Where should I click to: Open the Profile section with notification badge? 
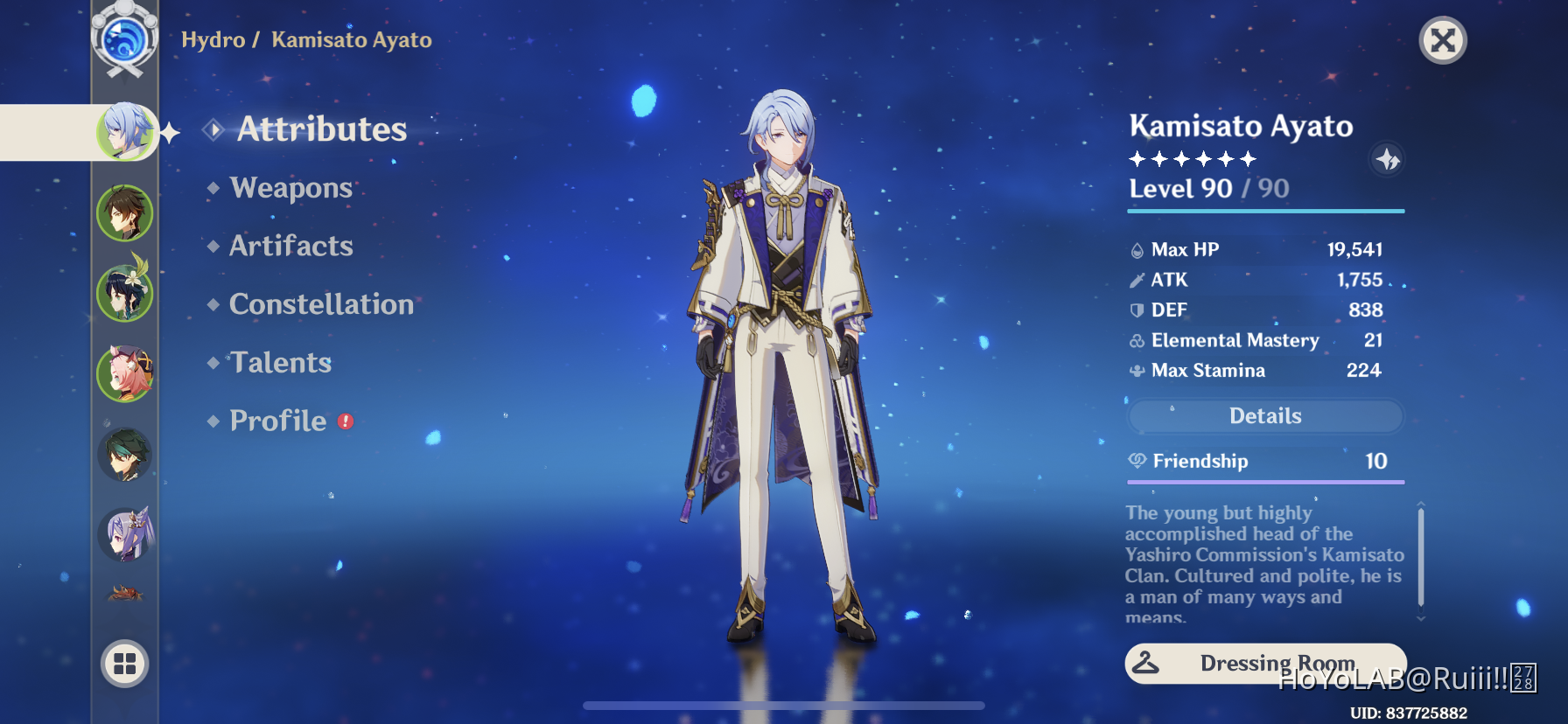tap(277, 421)
